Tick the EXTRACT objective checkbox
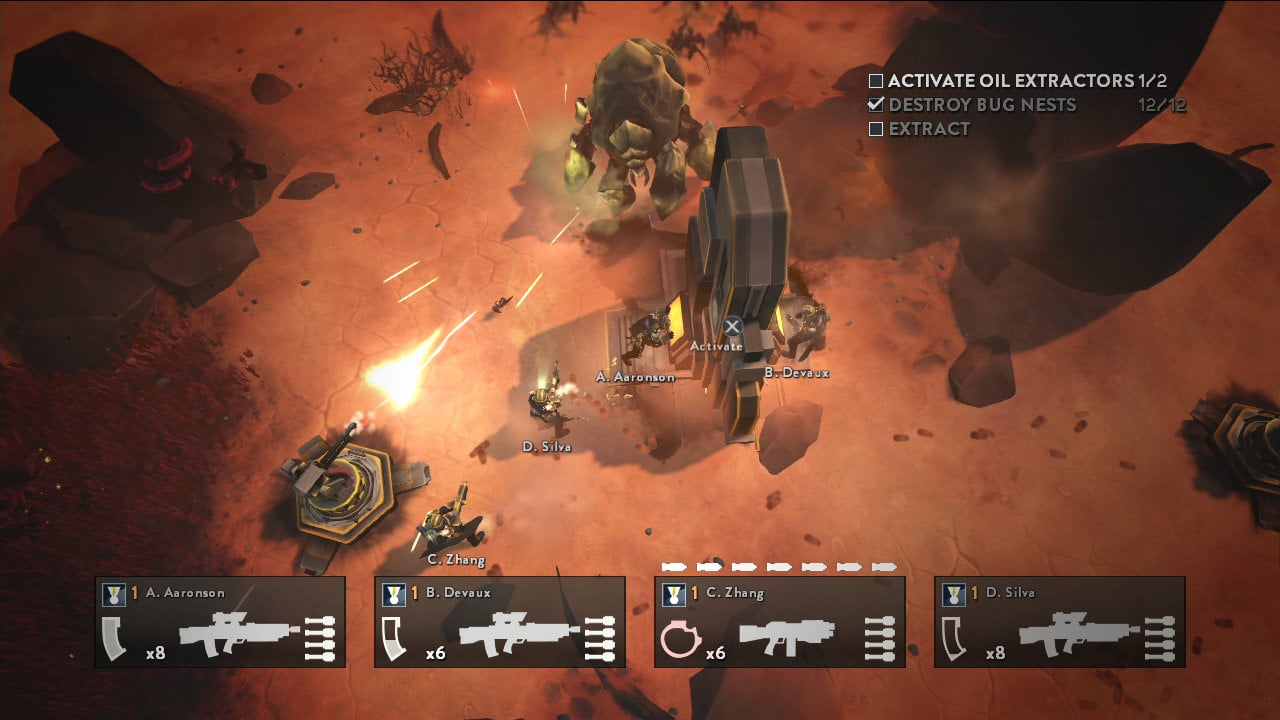Image resolution: width=1280 pixels, height=720 pixels. 878,129
